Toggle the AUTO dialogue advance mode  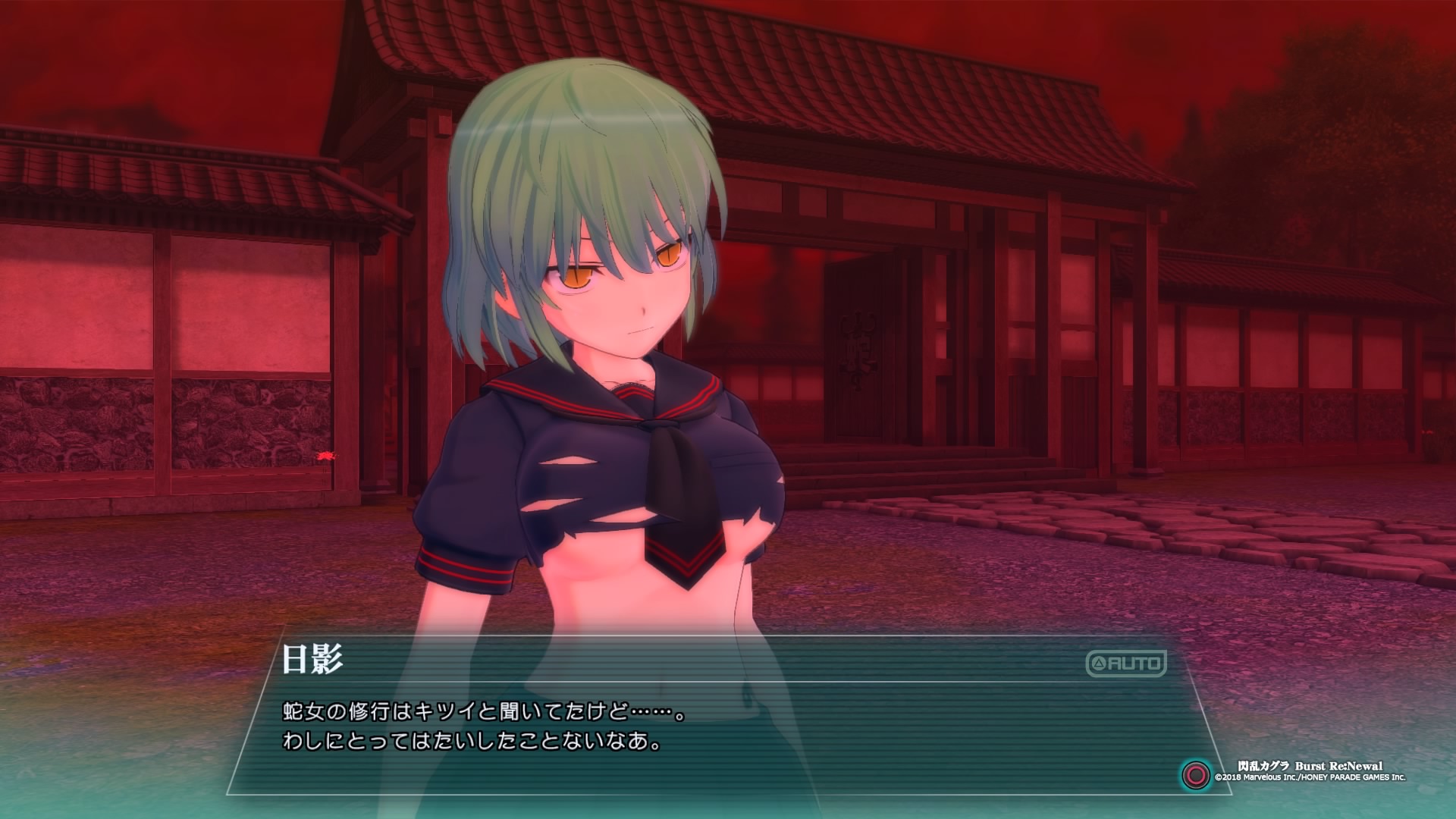(1126, 664)
